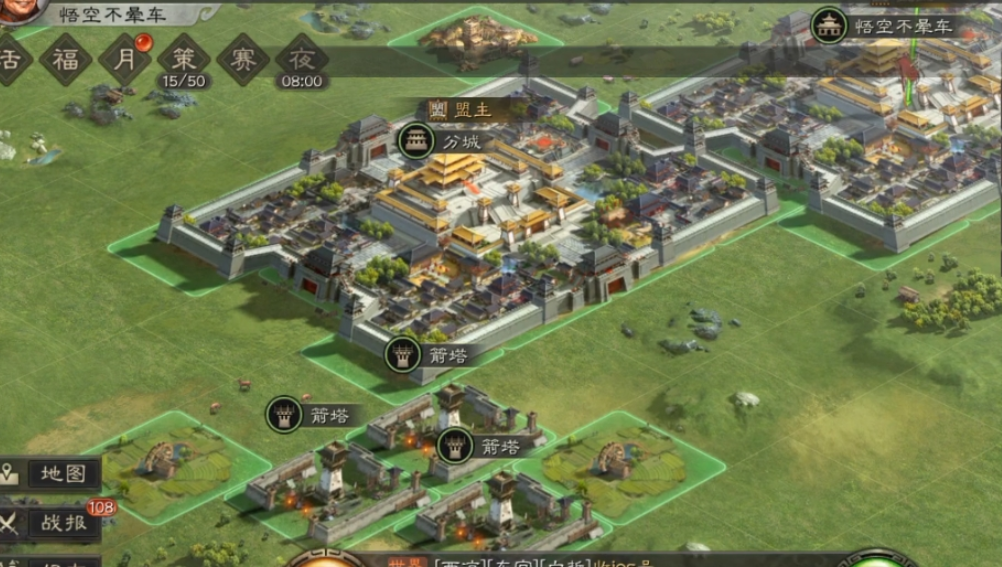The width and height of the screenshot is (1002, 567).
Task: Select the 夜 night icon showing 08:00
Action: point(301,59)
